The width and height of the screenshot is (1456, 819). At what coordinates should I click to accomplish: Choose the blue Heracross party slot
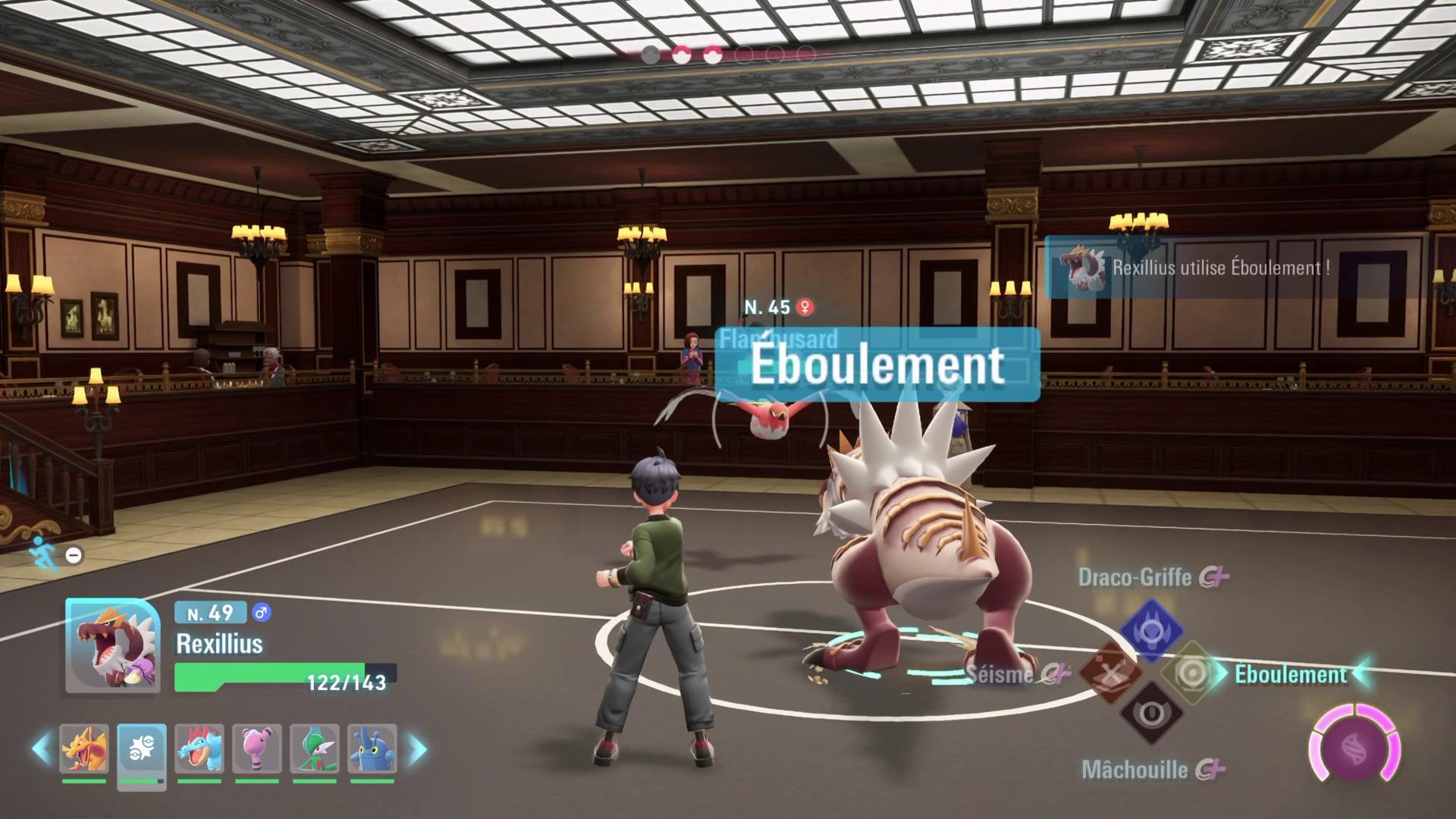coord(372,748)
